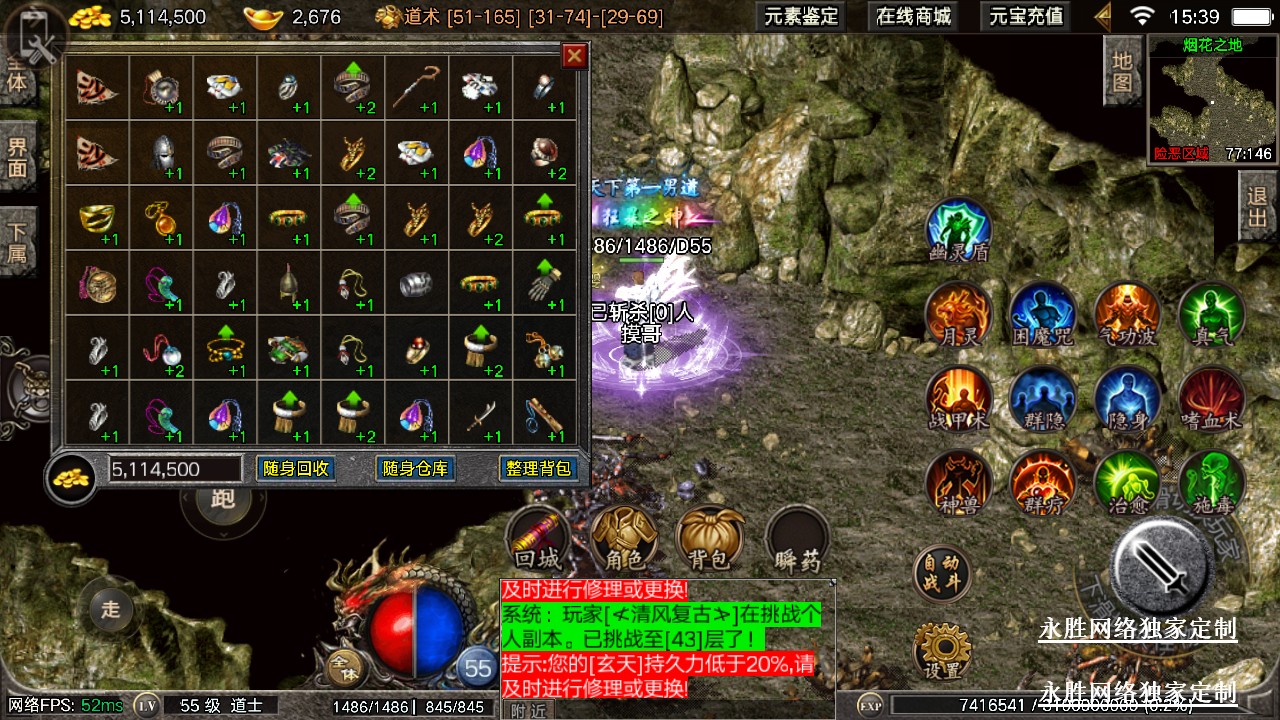Open the 元宝充值 recharge page
Screen dimensions: 1280x720
pos(1026,16)
